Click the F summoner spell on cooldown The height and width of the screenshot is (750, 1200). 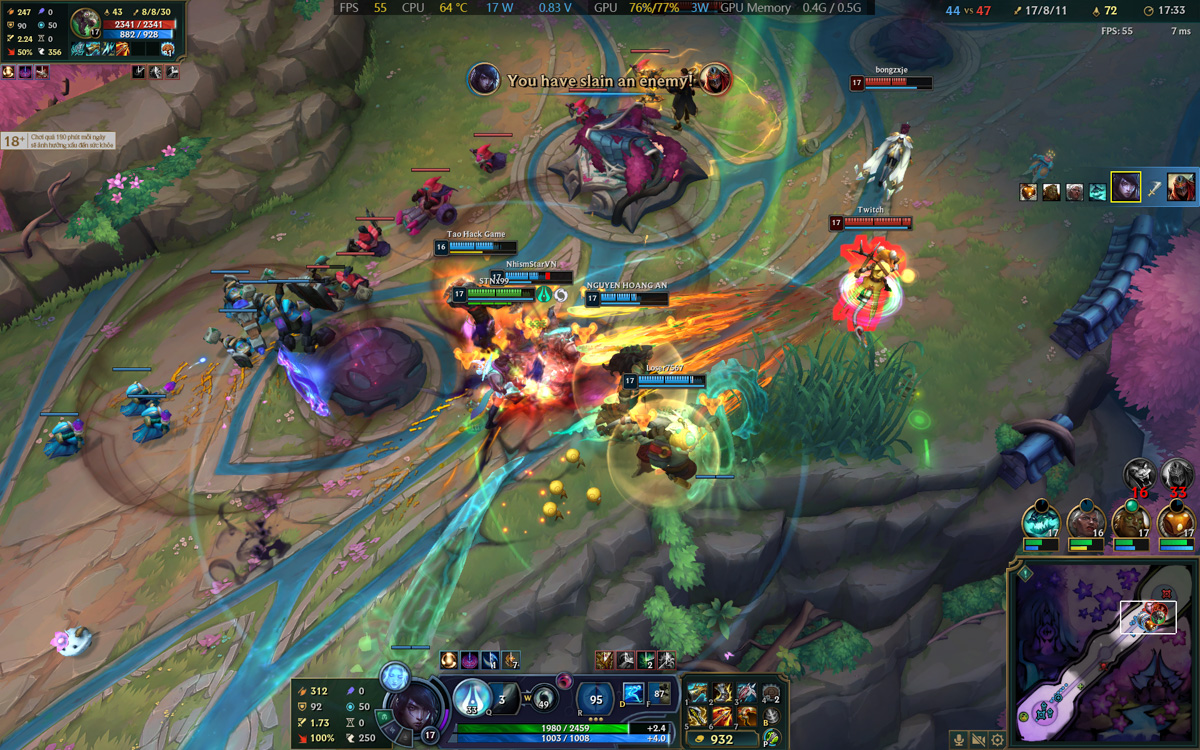(x=659, y=692)
